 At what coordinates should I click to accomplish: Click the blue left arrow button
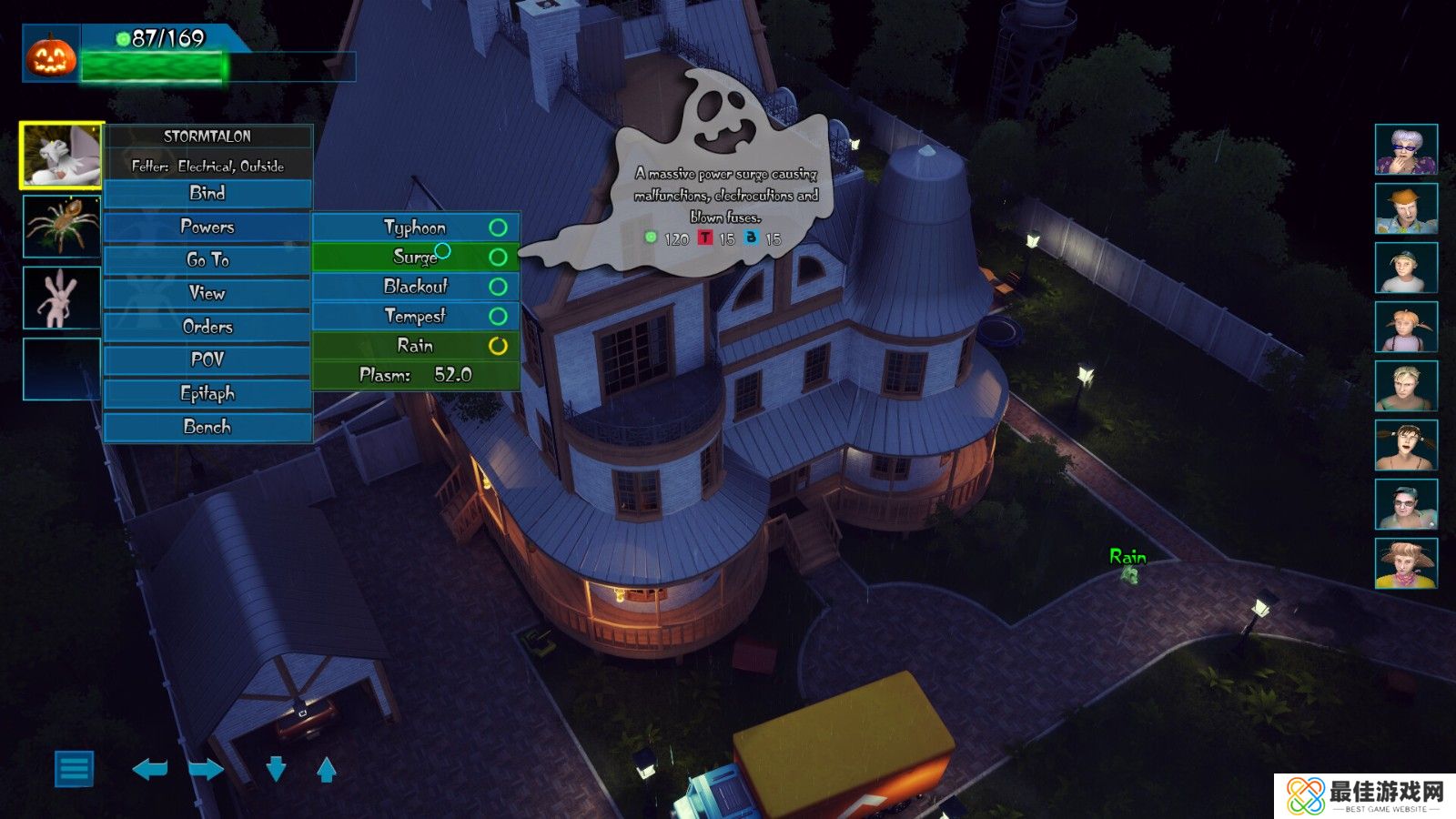(x=150, y=770)
